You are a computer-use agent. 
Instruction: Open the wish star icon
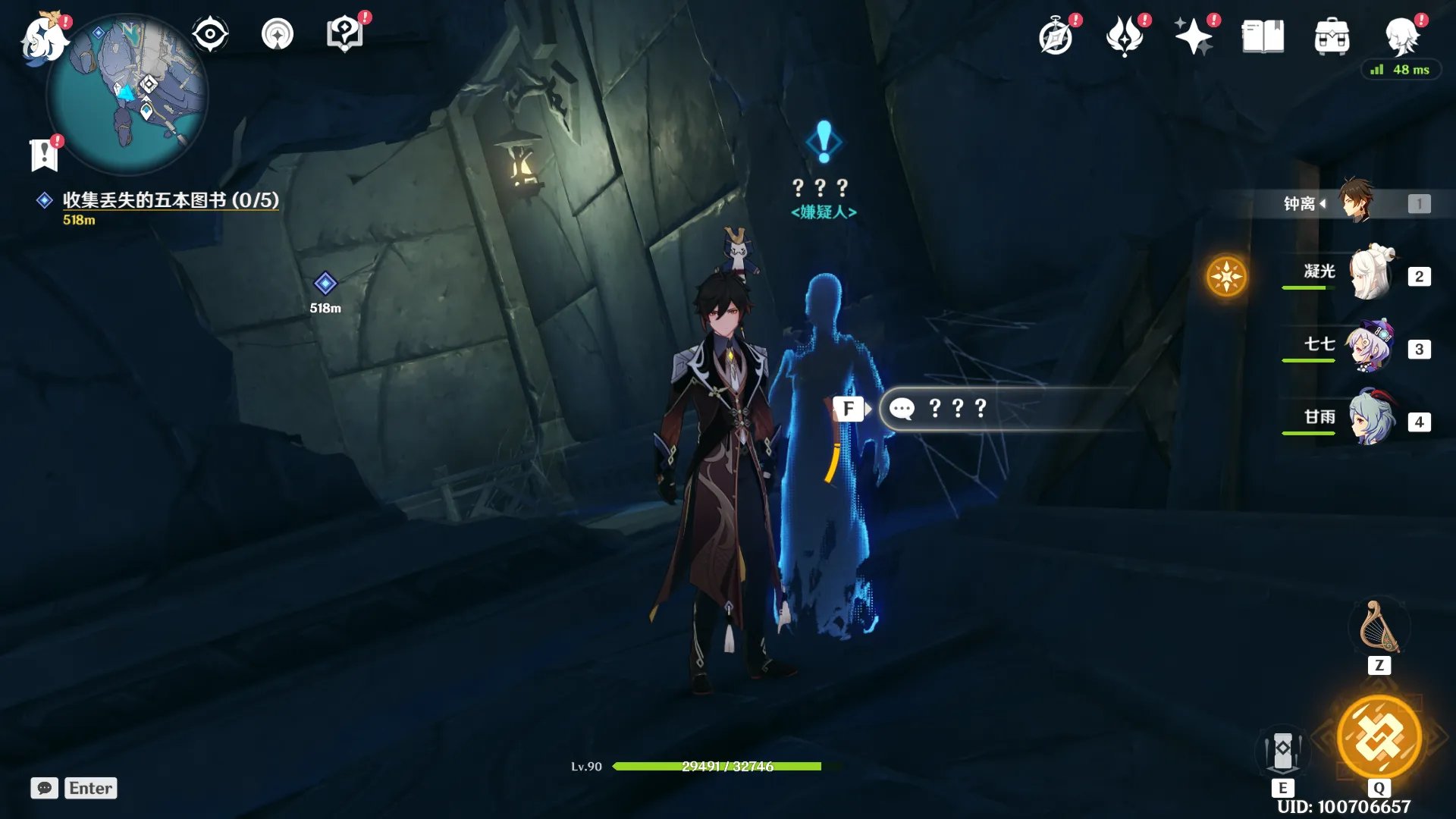(1193, 36)
